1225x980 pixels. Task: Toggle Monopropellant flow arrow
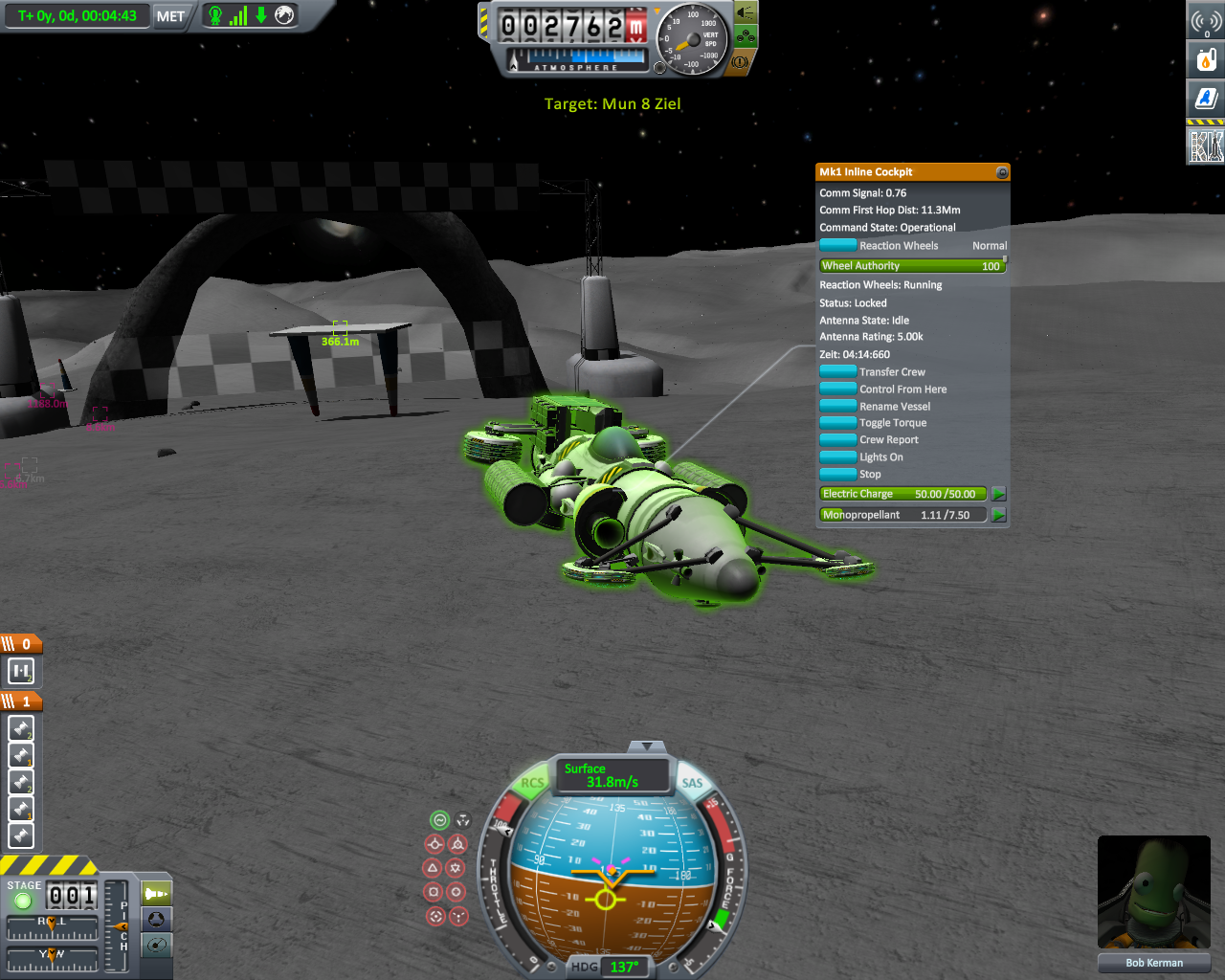click(x=999, y=515)
